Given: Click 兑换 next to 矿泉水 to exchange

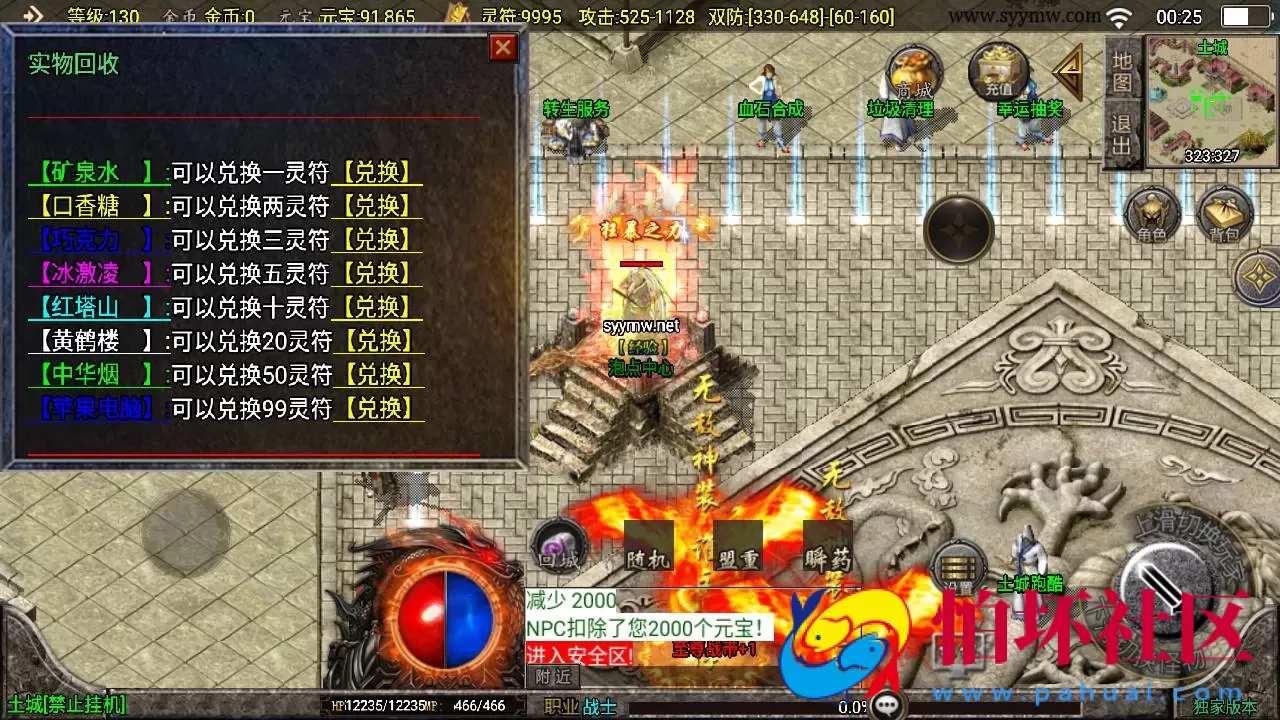Looking at the screenshot, I should pyautogui.click(x=377, y=172).
